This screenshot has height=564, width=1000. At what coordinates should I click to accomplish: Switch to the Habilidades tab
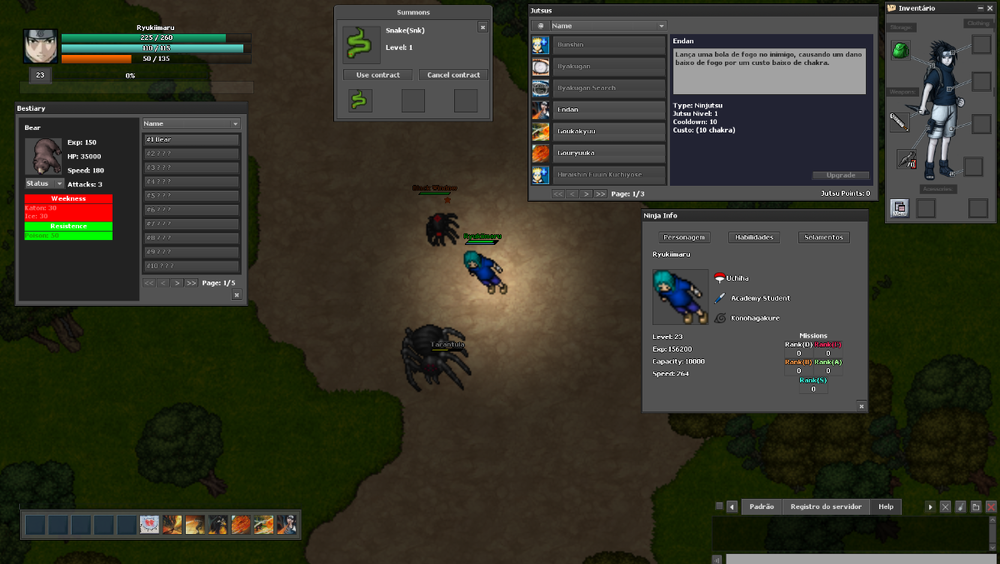tap(755, 237)
